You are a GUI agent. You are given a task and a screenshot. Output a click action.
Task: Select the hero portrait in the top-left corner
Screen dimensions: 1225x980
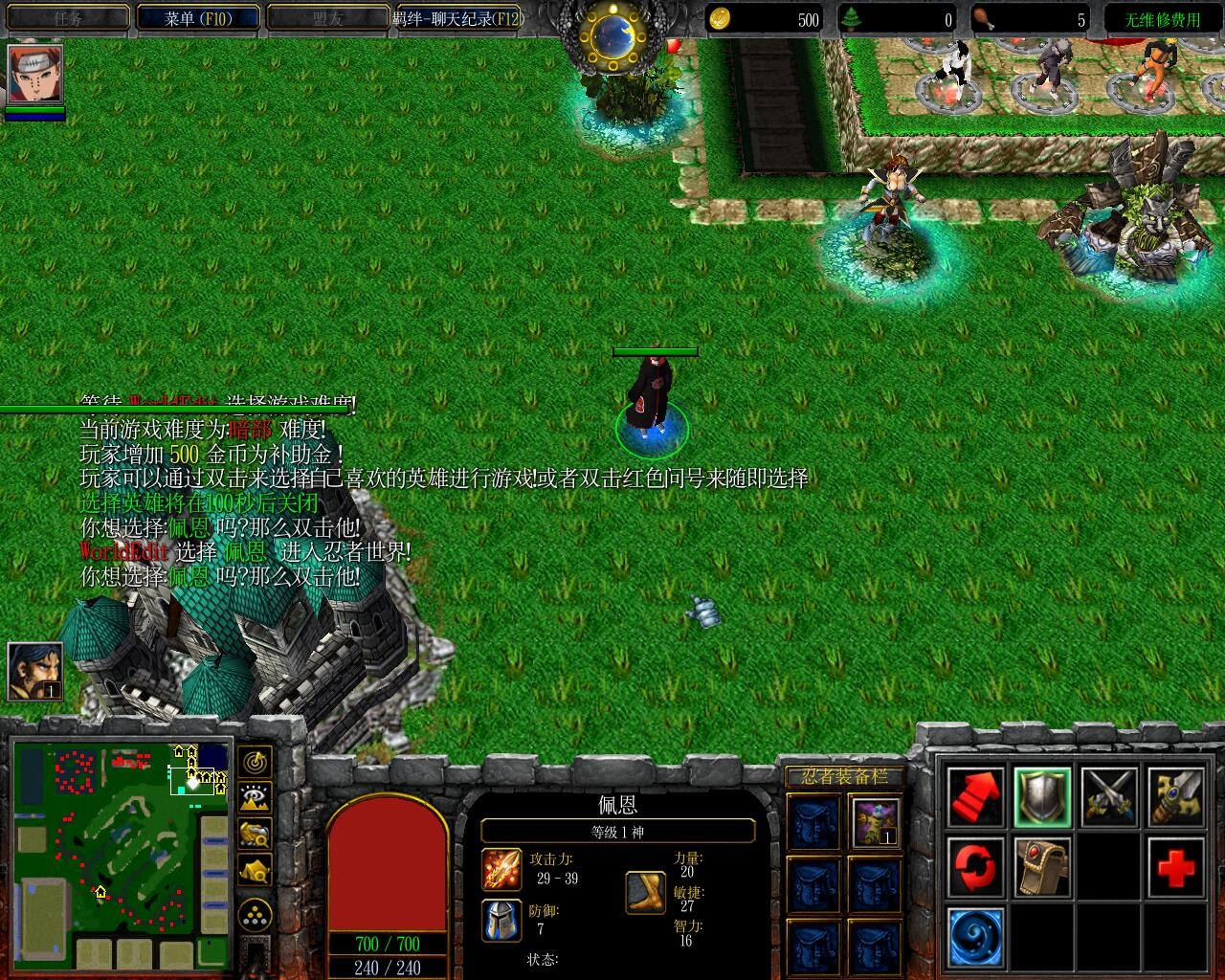coord(35,75)
